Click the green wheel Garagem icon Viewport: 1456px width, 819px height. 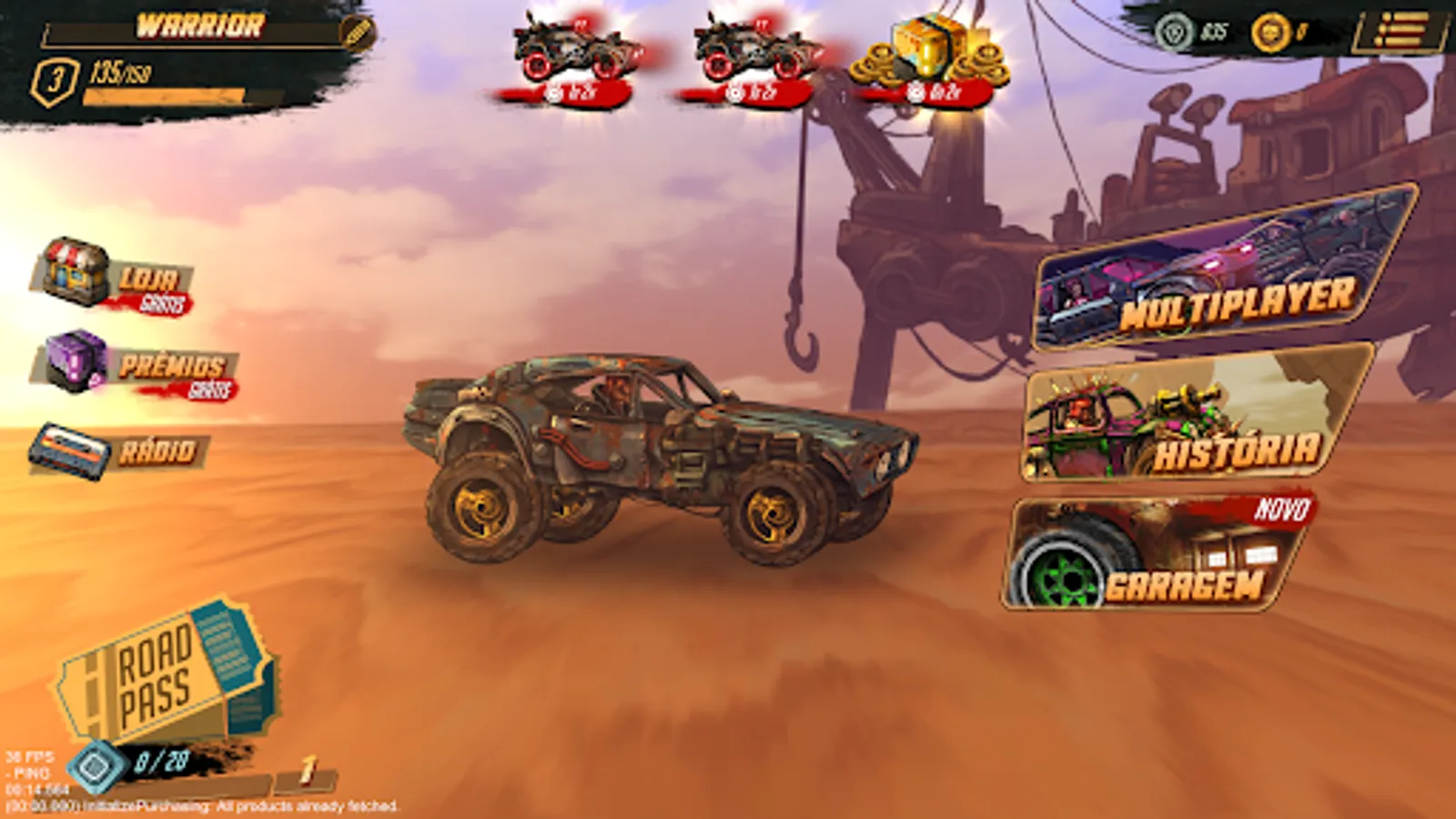[x=1063, y=578]
